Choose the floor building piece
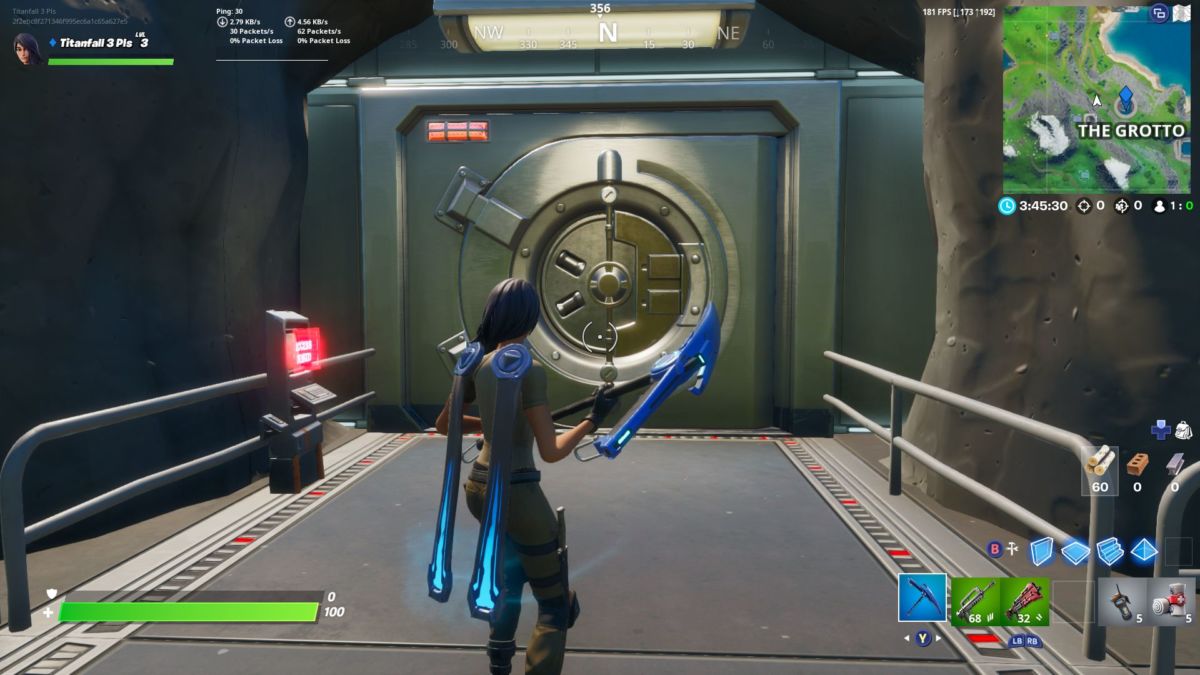This screenshot has height=675, width=1200. 1075,551
